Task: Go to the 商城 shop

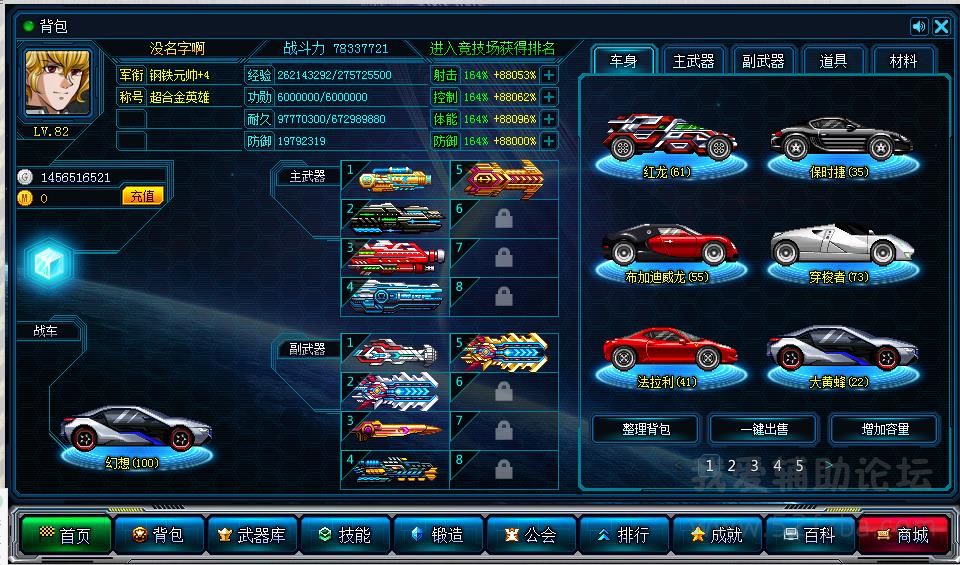Action: pos(903,535)
